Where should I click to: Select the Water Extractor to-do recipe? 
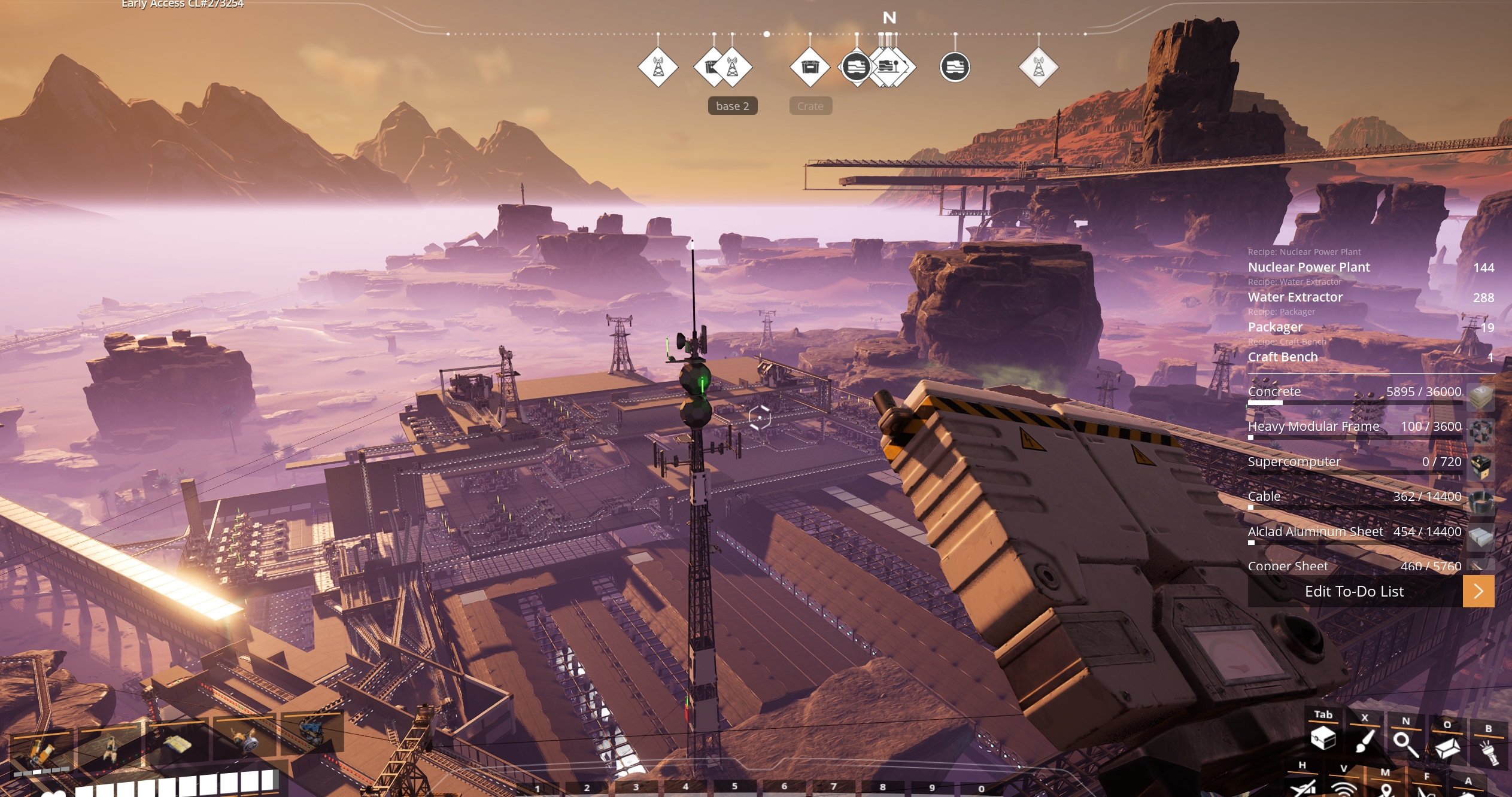[1295, 297]
